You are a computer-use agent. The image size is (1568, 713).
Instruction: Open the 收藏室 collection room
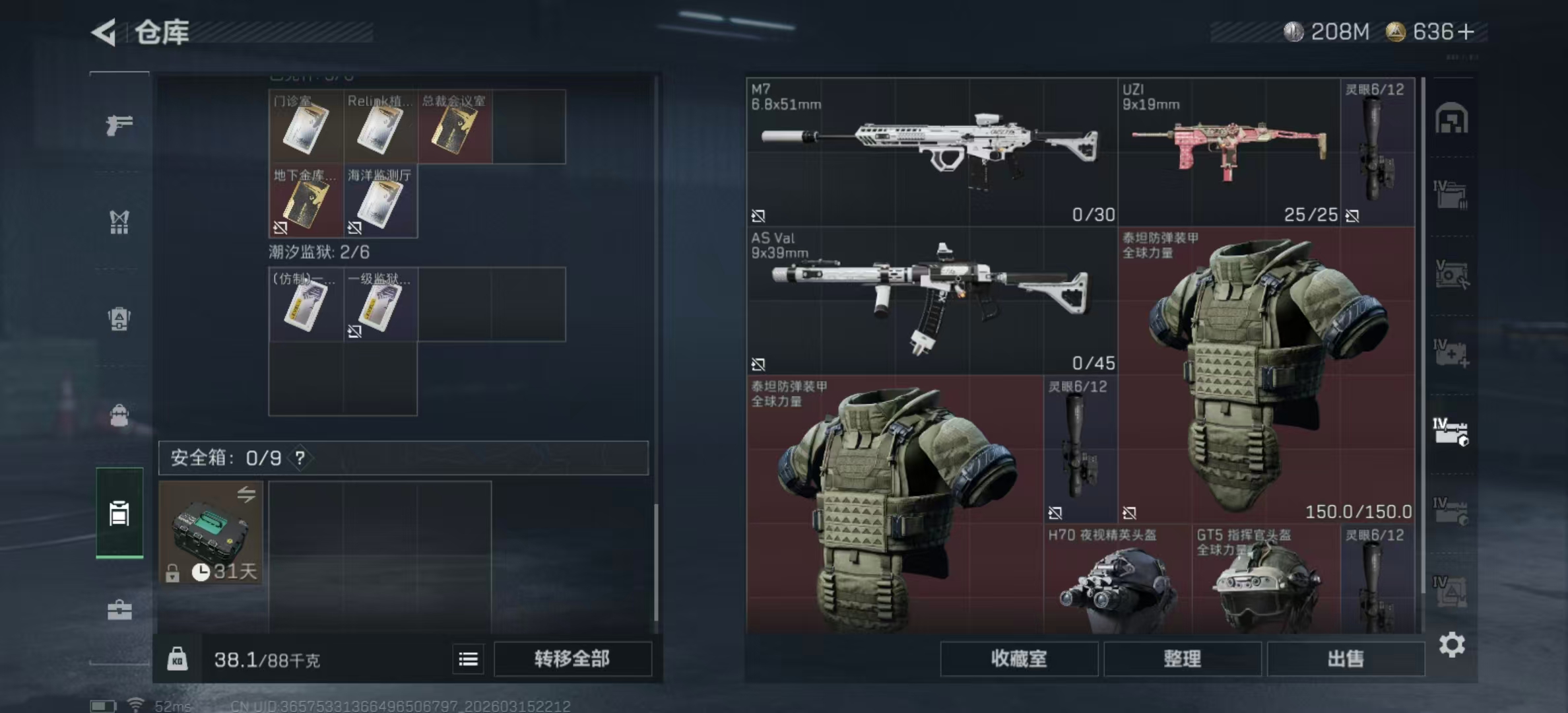click(x=1018, y=658)
